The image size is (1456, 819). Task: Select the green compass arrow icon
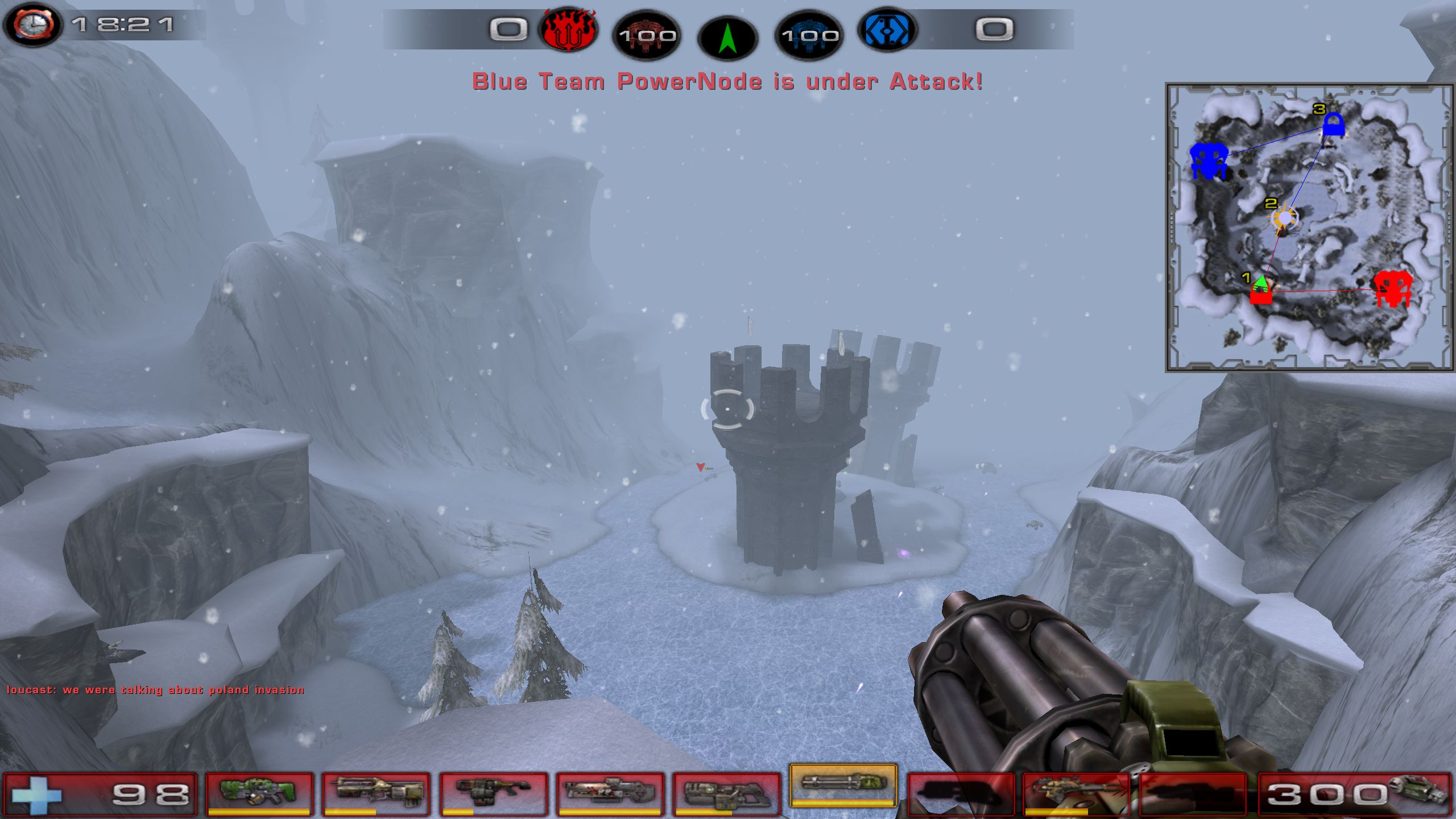click(727, 38)
